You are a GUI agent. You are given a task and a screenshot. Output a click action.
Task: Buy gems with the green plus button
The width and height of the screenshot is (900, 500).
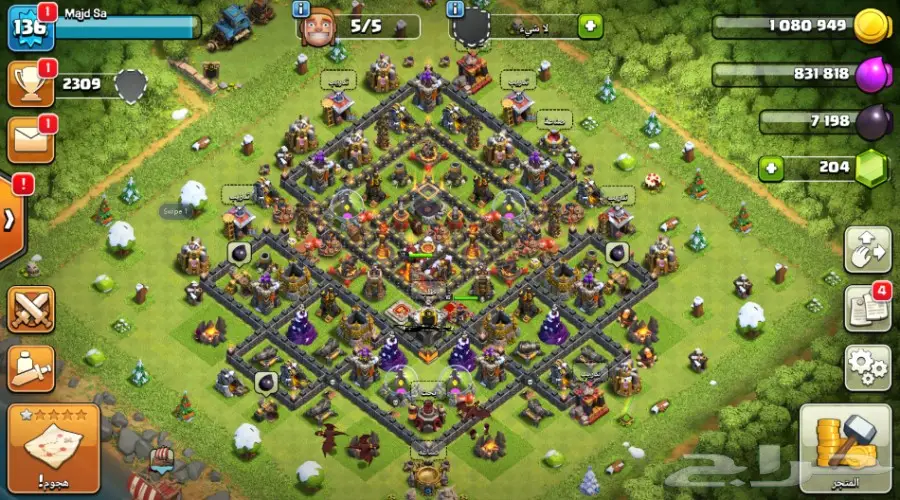click(770, 169)
